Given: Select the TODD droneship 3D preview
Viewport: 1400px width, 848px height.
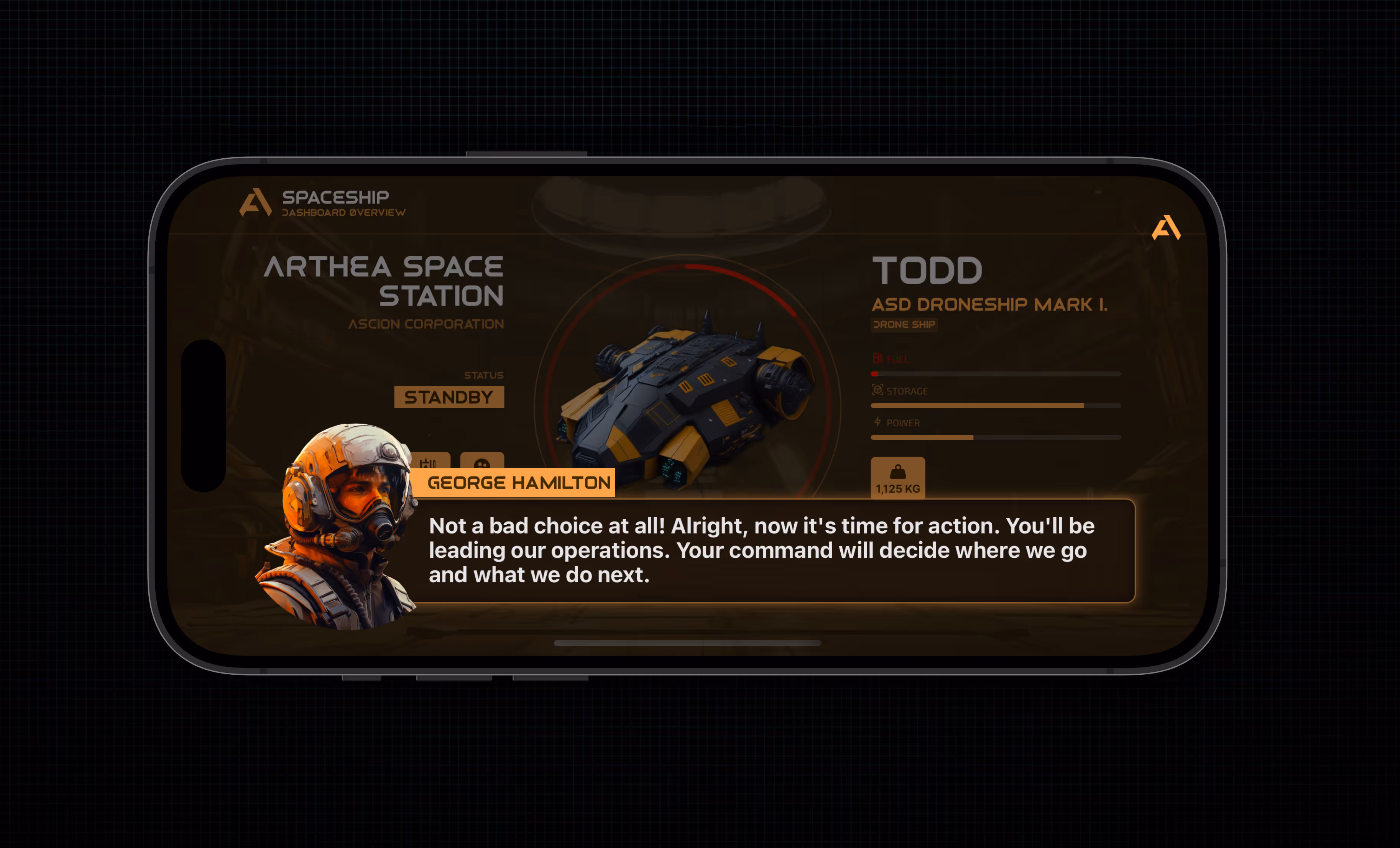Looking at the screenshot, I should coord(687,398).
